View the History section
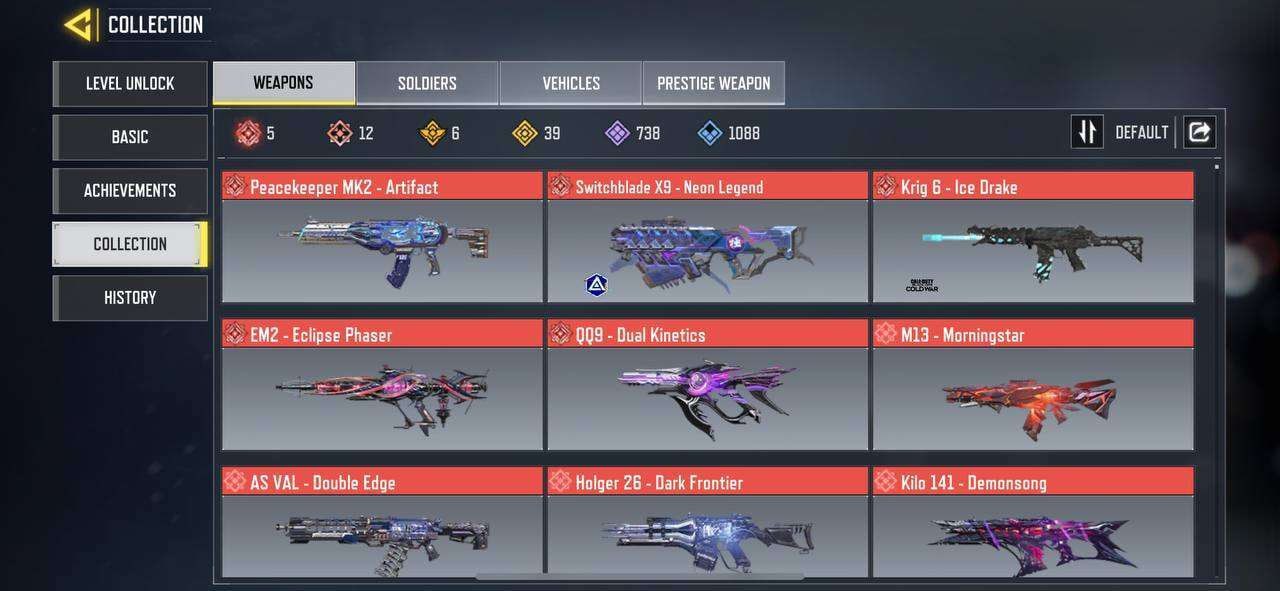The height and width of the screenshot is (591, 1280). tap(130, 298)
